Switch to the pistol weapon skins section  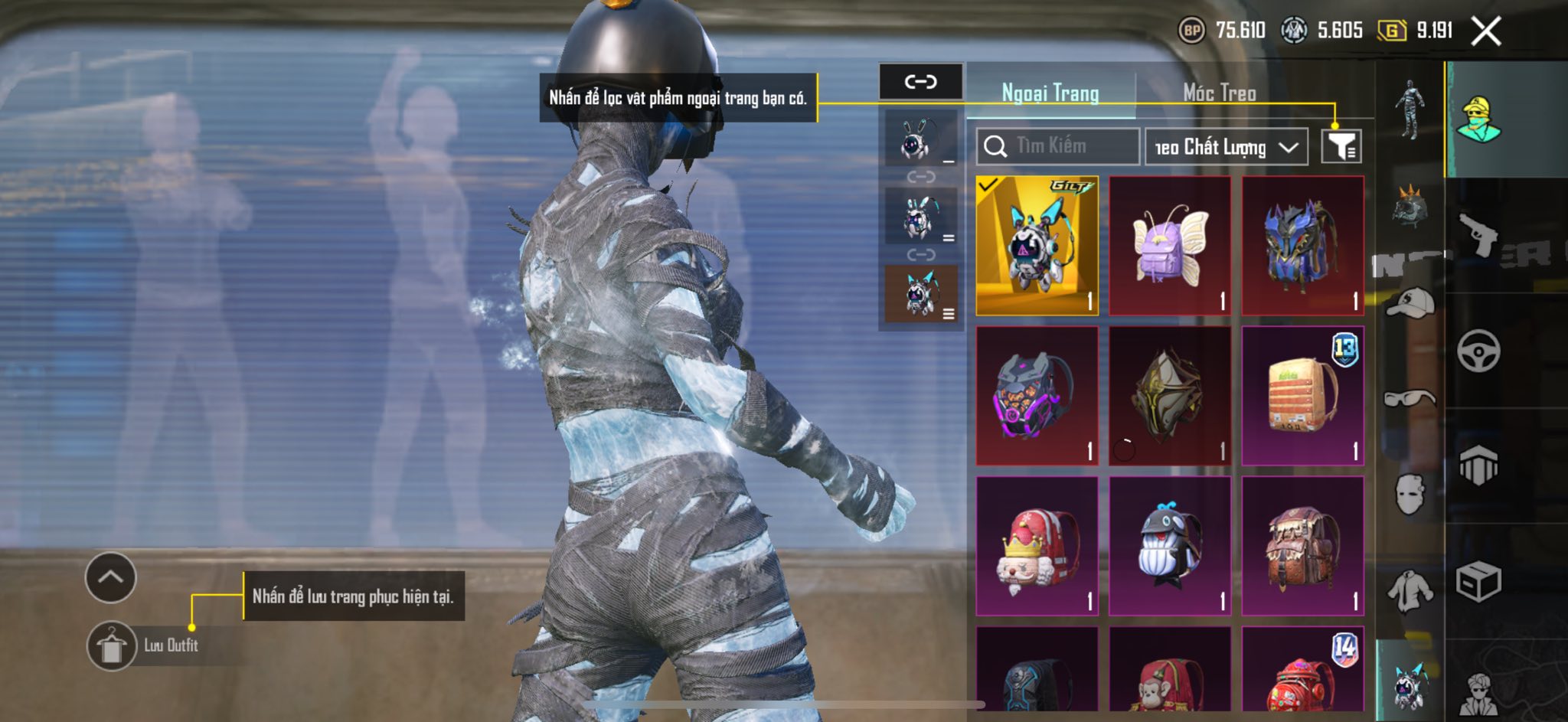pos(1478,236)
